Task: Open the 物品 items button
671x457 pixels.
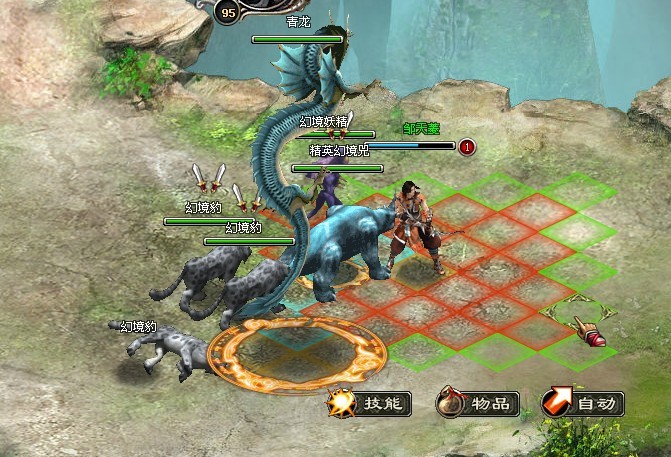Action: [x=479, y=404]
